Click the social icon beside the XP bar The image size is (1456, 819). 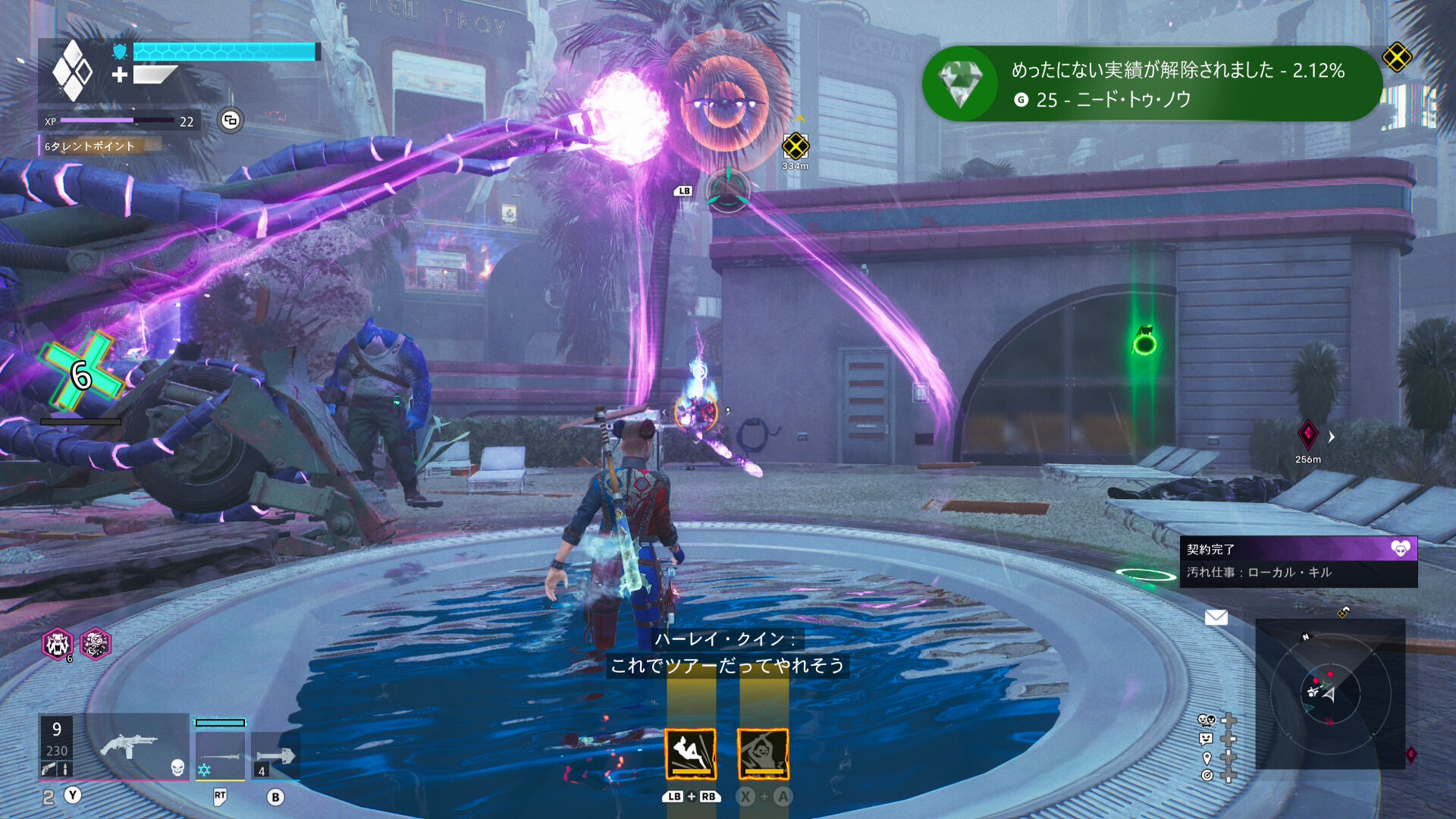point(231,120)
